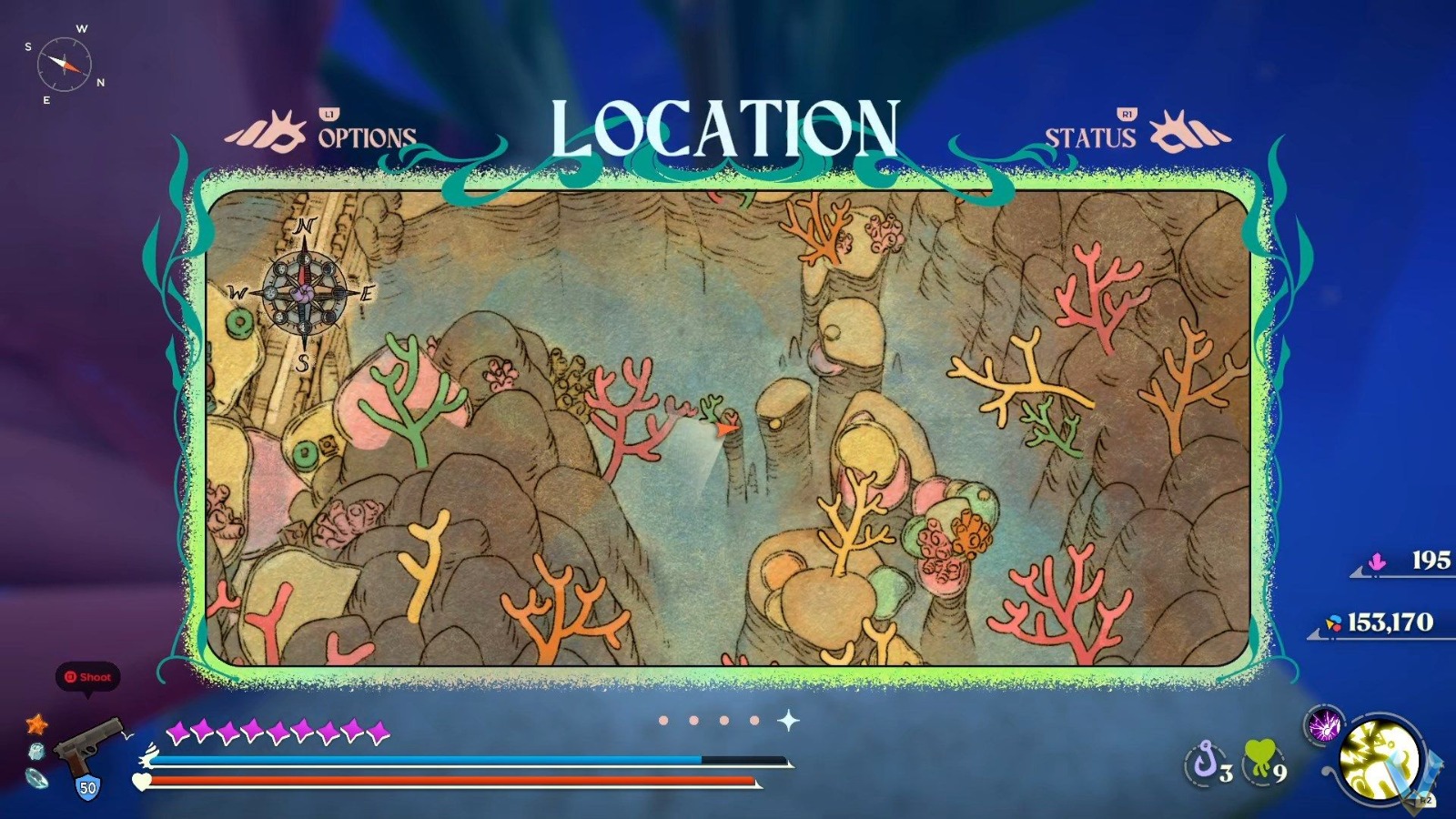
Task: Click the pink crystal currency icon showing 195
Action: [1376, 562]
